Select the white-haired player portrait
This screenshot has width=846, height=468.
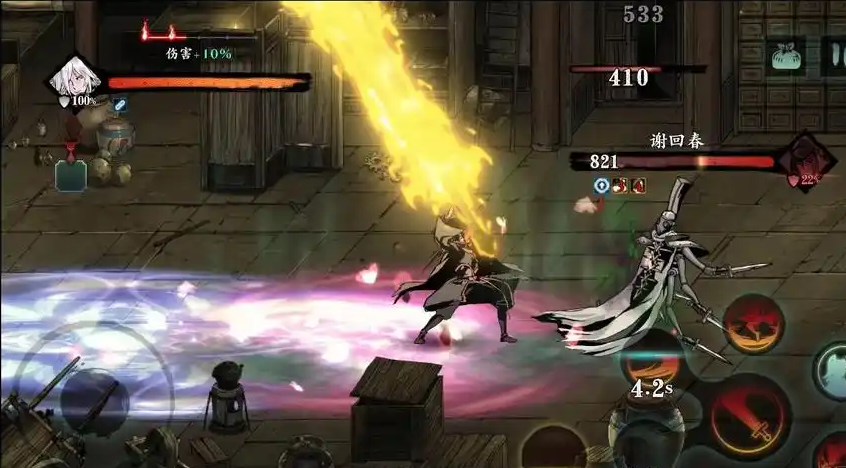pos(75,80)
